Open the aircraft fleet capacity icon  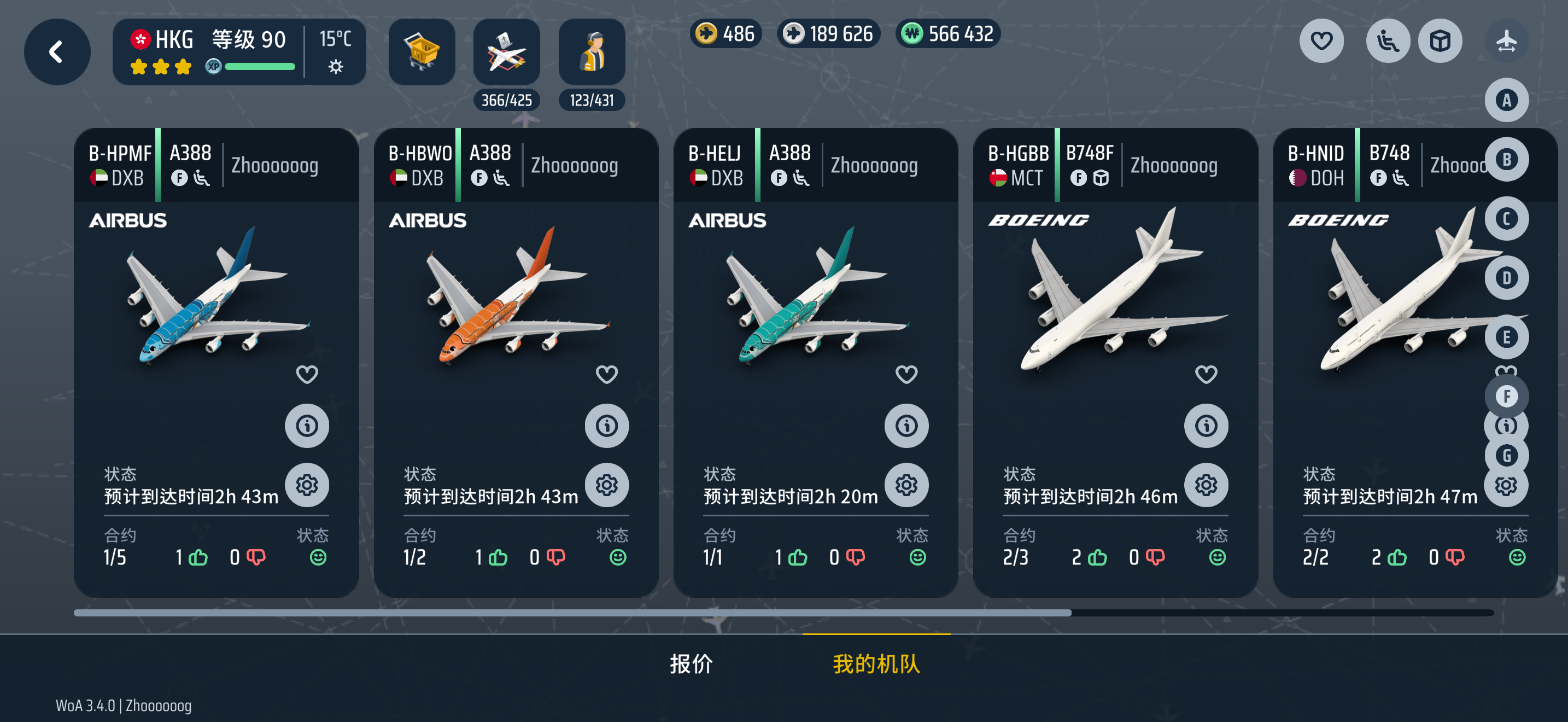[x=506, y=52]
